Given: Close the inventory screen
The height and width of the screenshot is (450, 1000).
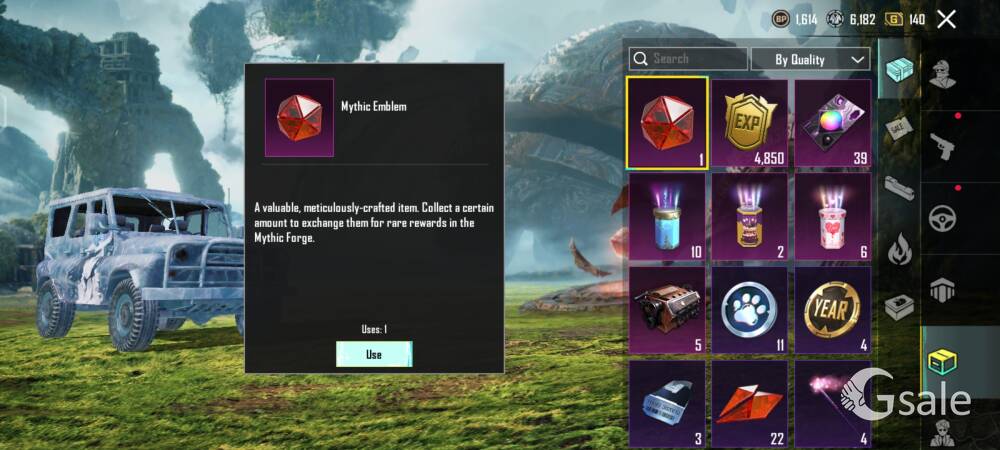Looking at the screenshot, I should [946, 19].
